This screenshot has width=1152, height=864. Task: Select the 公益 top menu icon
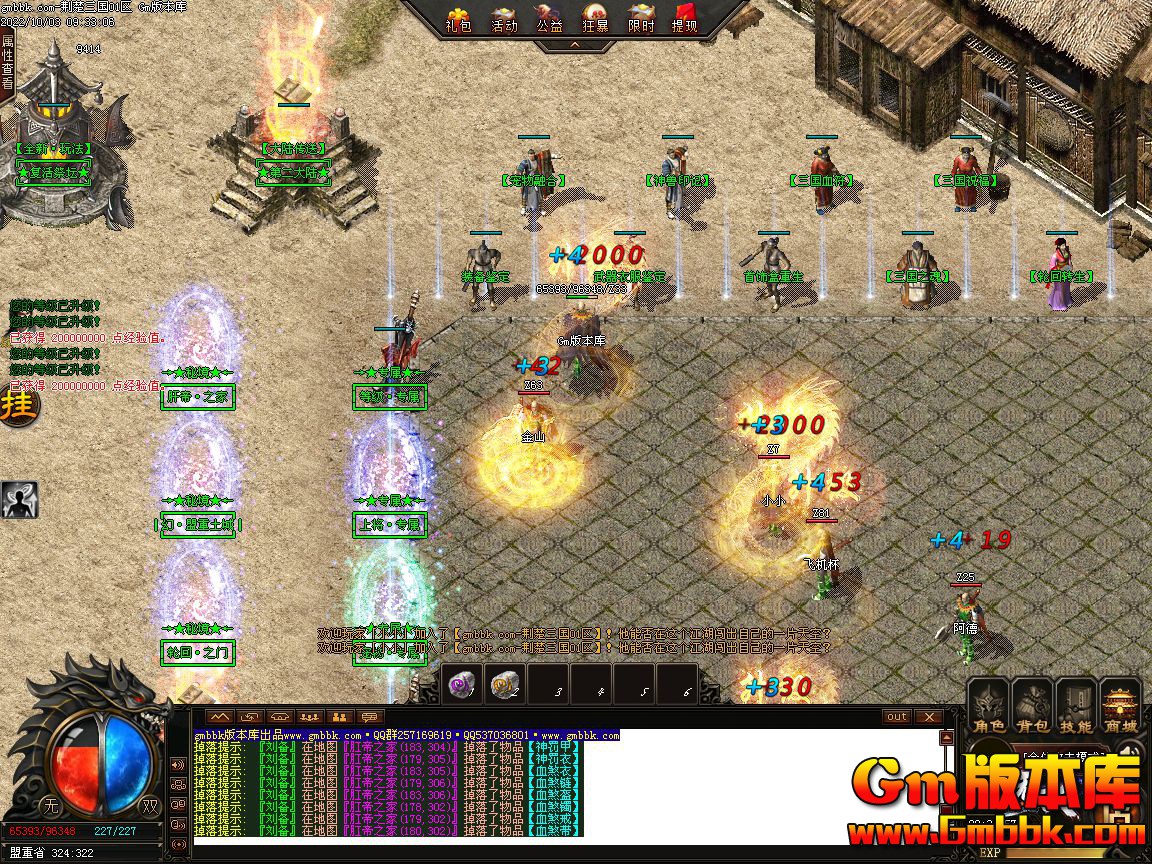coord(549,18)
